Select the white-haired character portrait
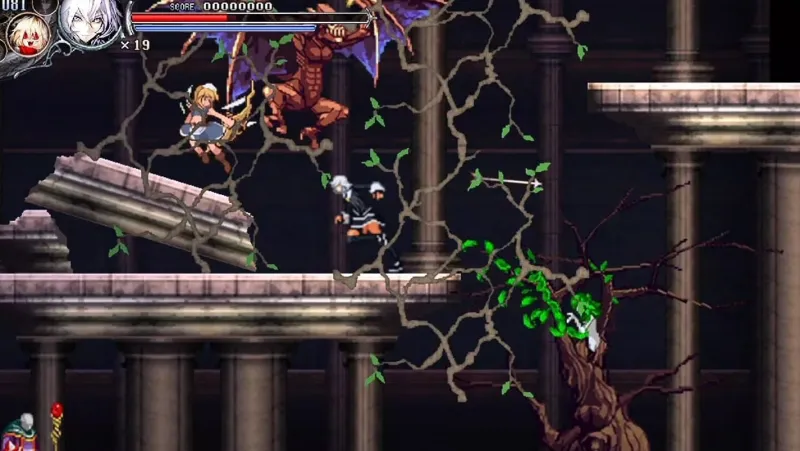This screenshot has height=451, width=800. point(88,22)
